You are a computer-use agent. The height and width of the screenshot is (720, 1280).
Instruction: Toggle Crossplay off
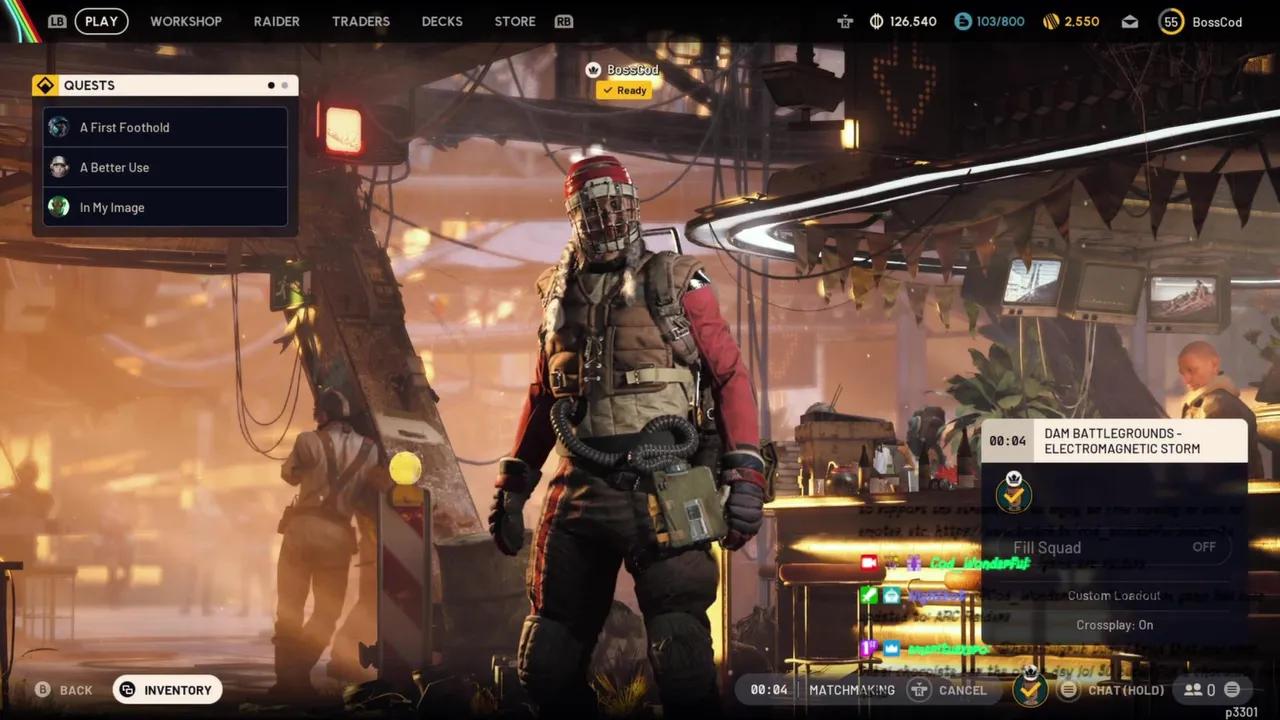pos(1114,624)
